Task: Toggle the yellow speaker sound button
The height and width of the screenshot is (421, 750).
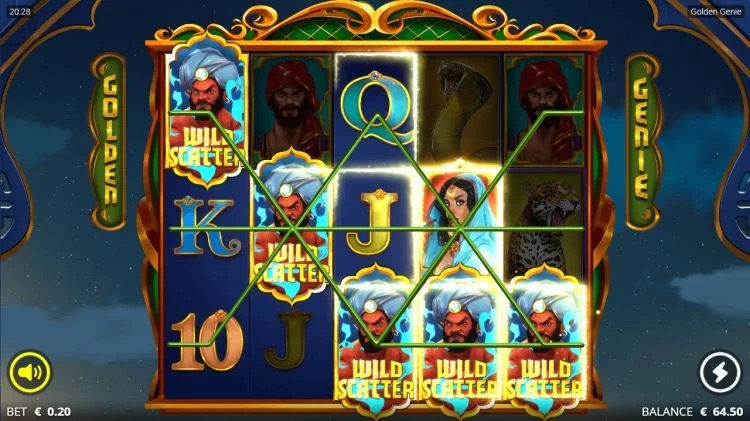Action: tap(30, 373)
